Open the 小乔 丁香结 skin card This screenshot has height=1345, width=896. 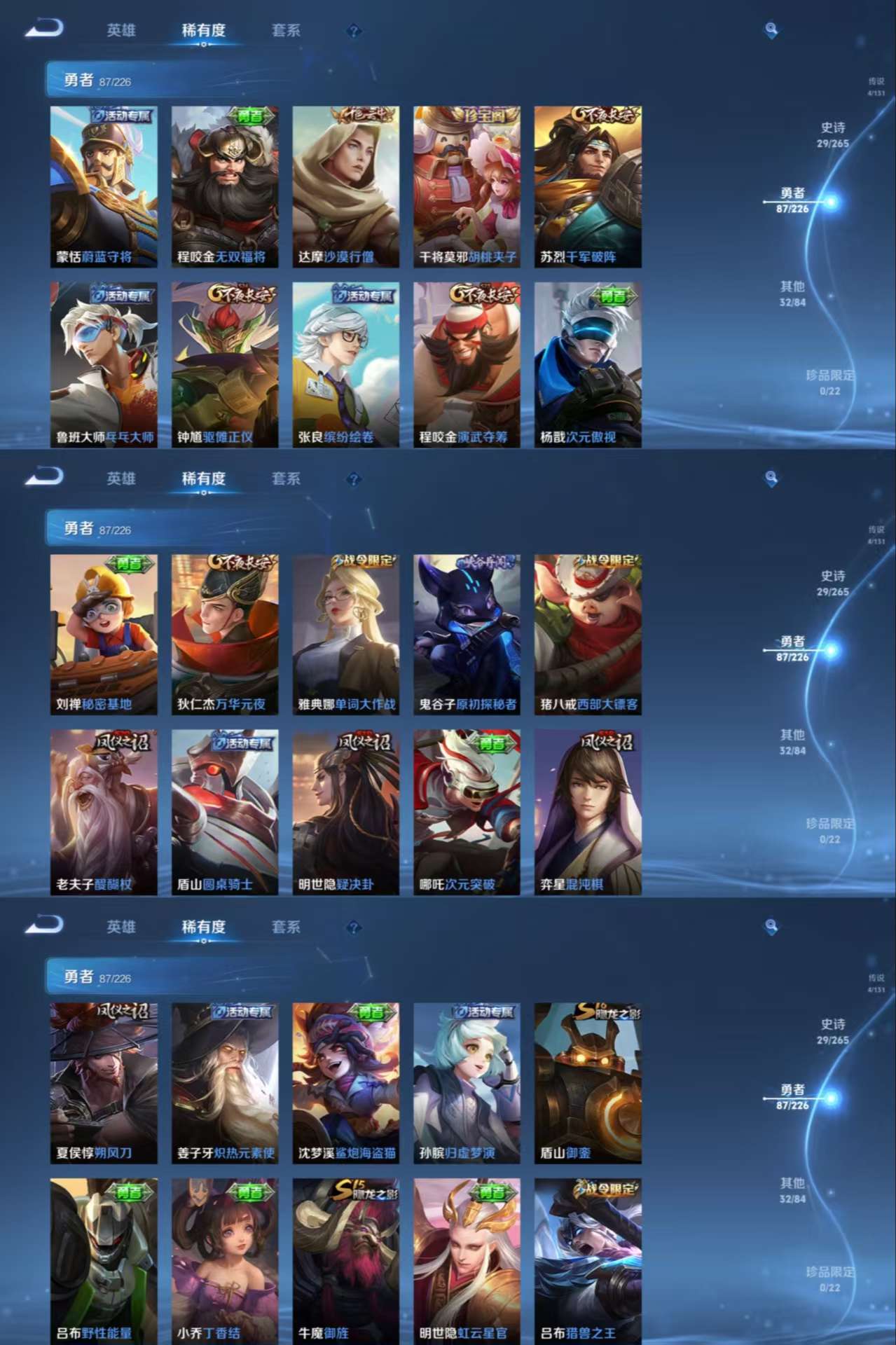tap(225, 1261)
